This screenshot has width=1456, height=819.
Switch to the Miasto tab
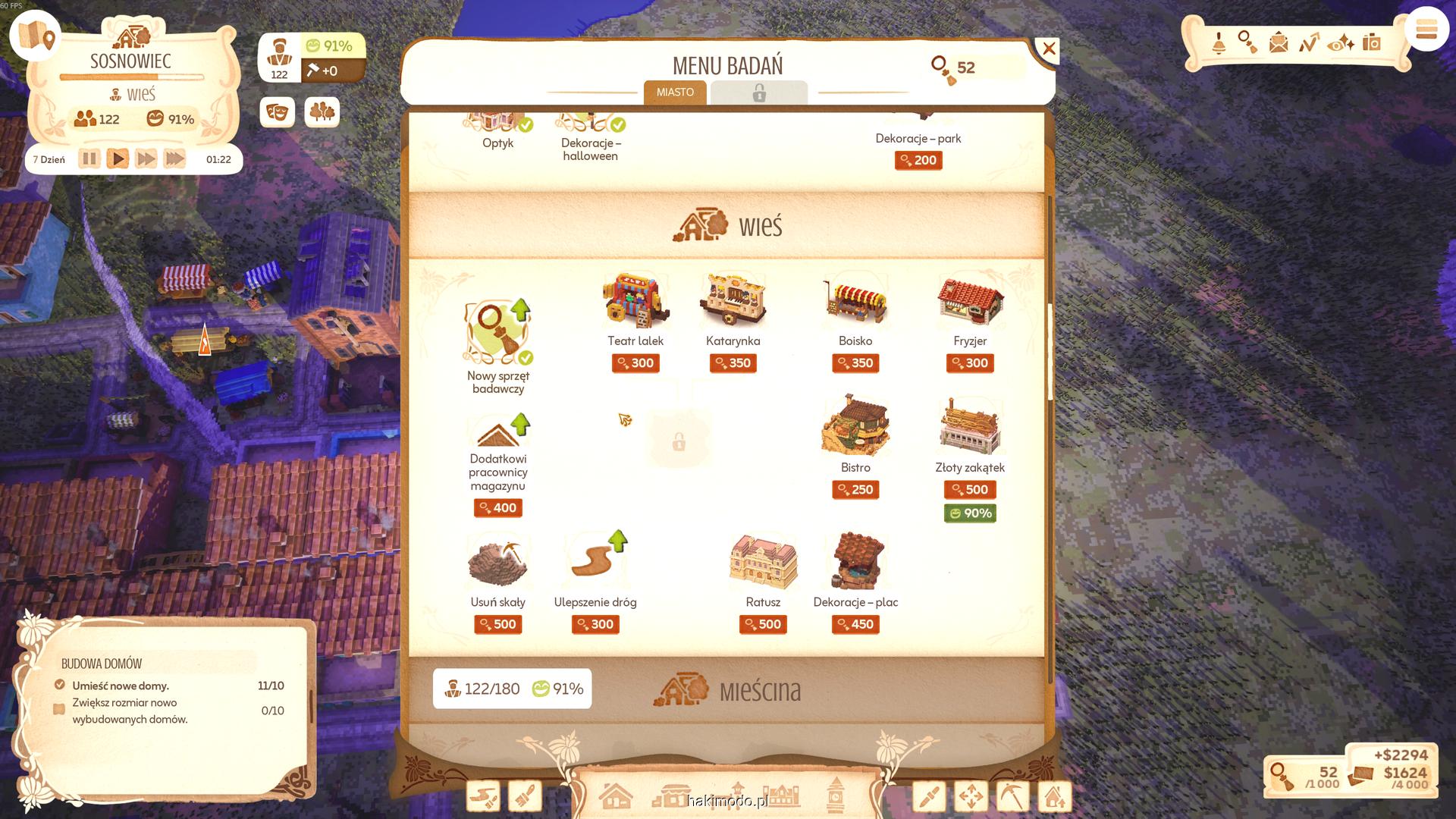[675, 93]
